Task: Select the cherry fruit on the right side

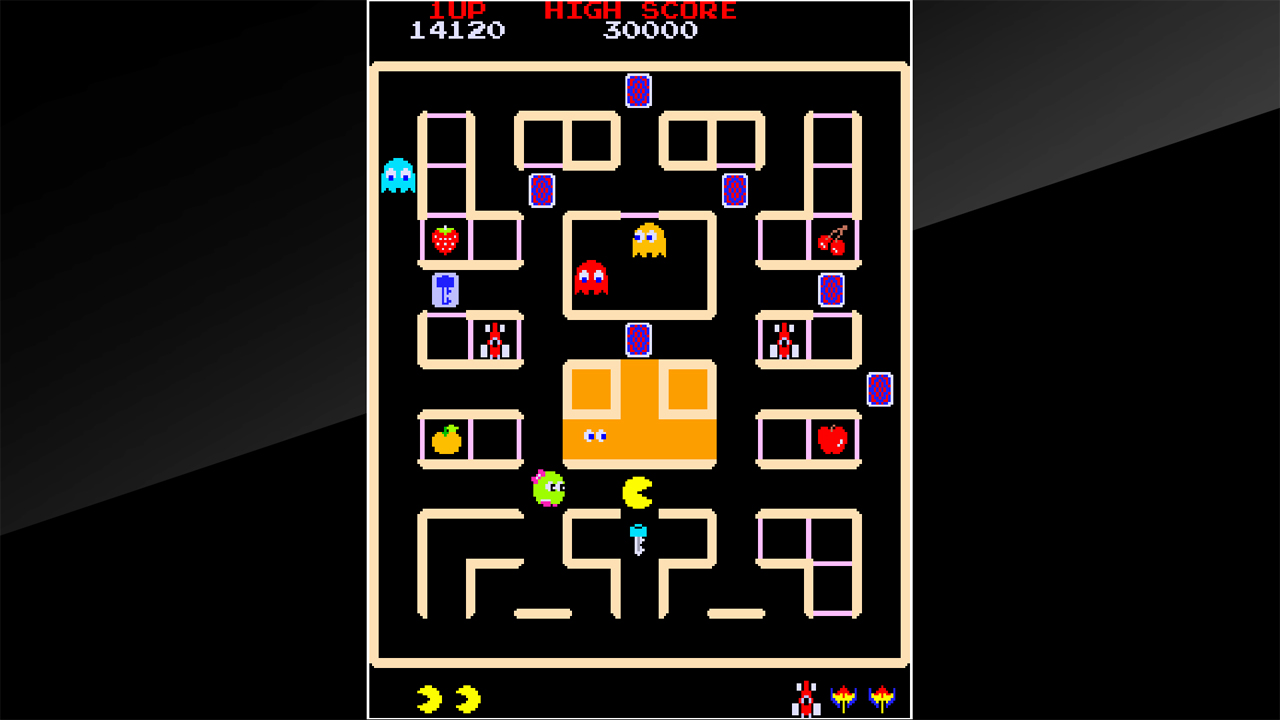Action: (834, 240)
